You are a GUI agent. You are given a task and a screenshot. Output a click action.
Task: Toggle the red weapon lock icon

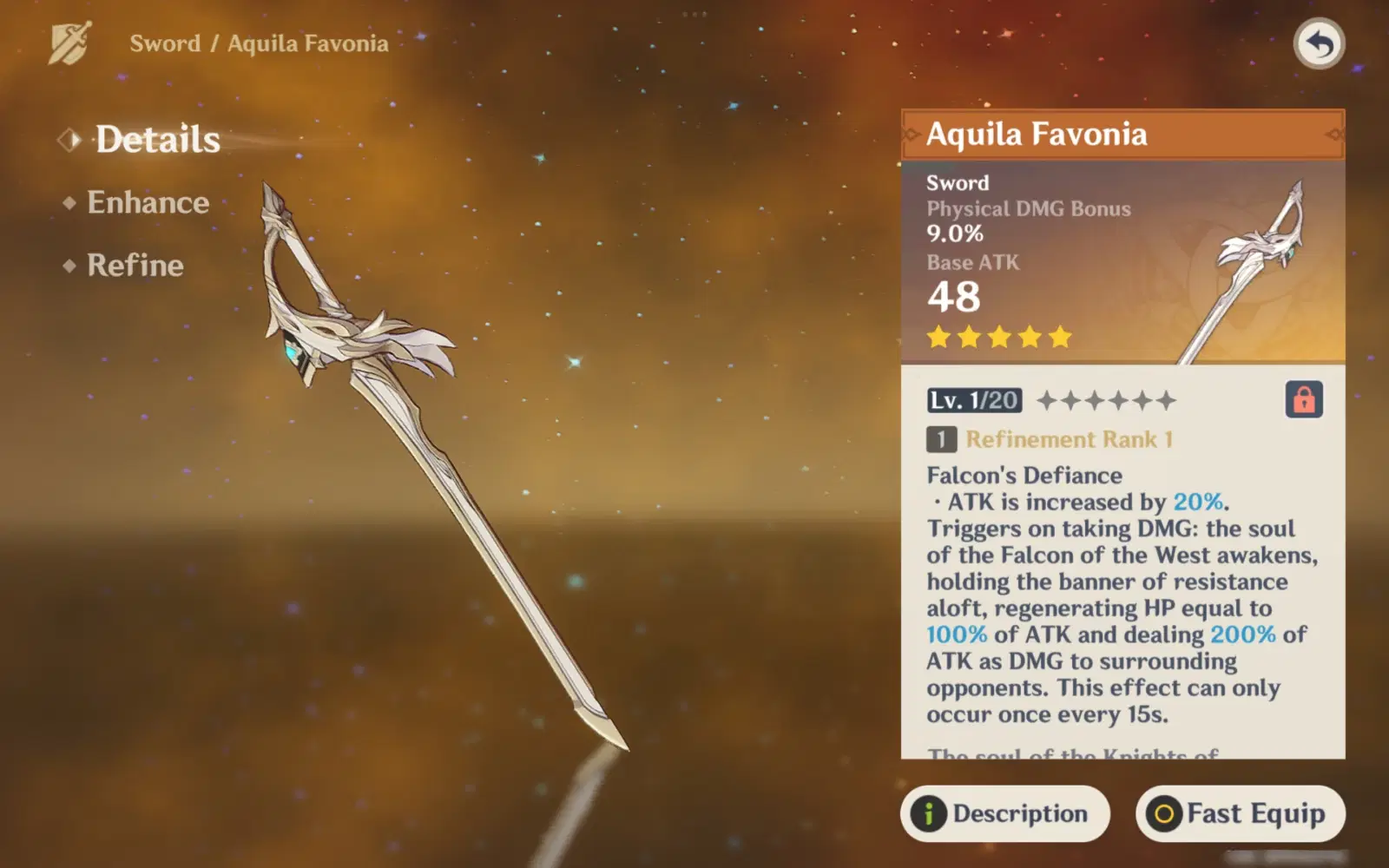pyautogui.click(x=1304, y=400)
